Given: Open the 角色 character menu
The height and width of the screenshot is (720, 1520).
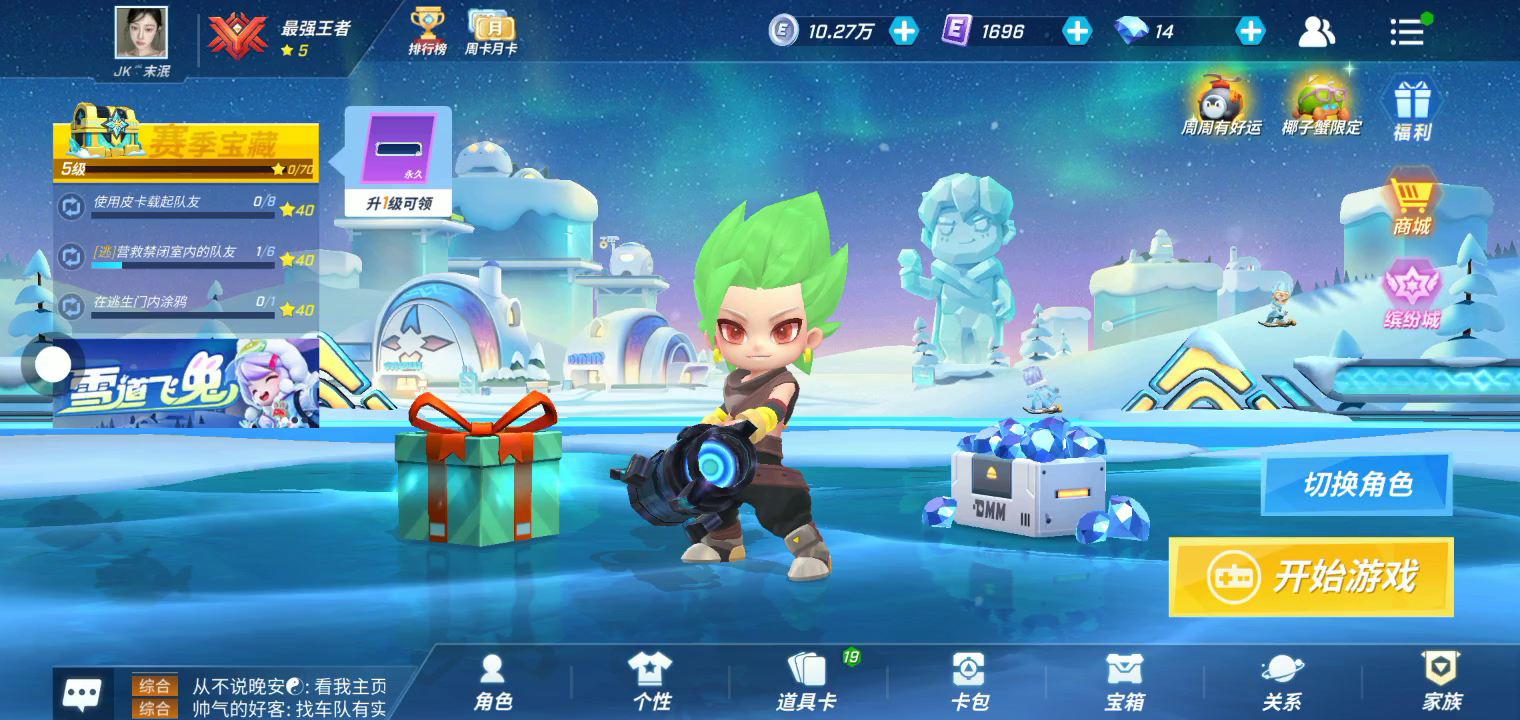Looking at the screenshot, I should point(492,683).
